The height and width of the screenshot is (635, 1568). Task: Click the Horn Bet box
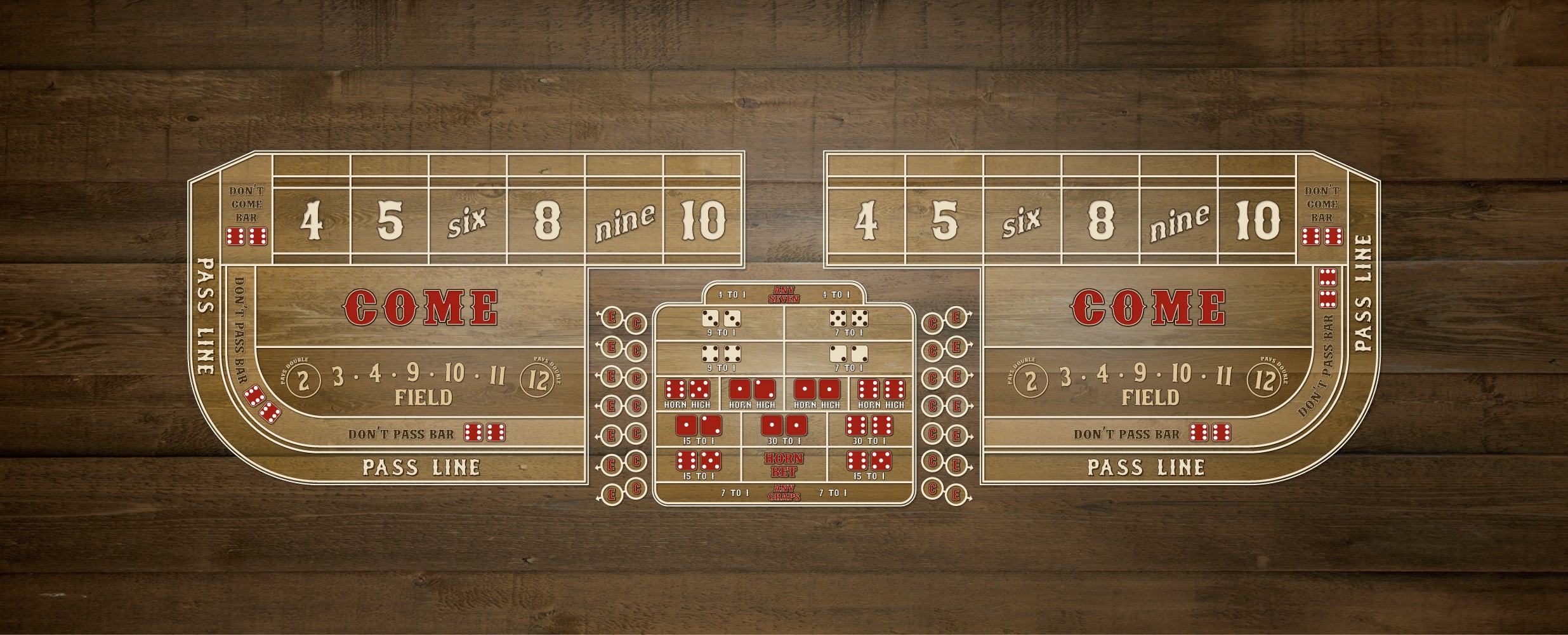click(x=784, y=465)
